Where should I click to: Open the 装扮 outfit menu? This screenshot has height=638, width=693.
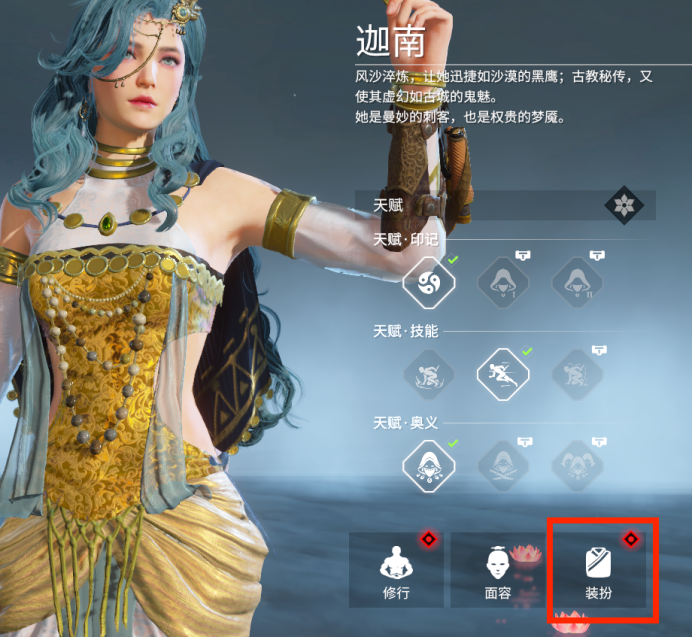point(600,572)
